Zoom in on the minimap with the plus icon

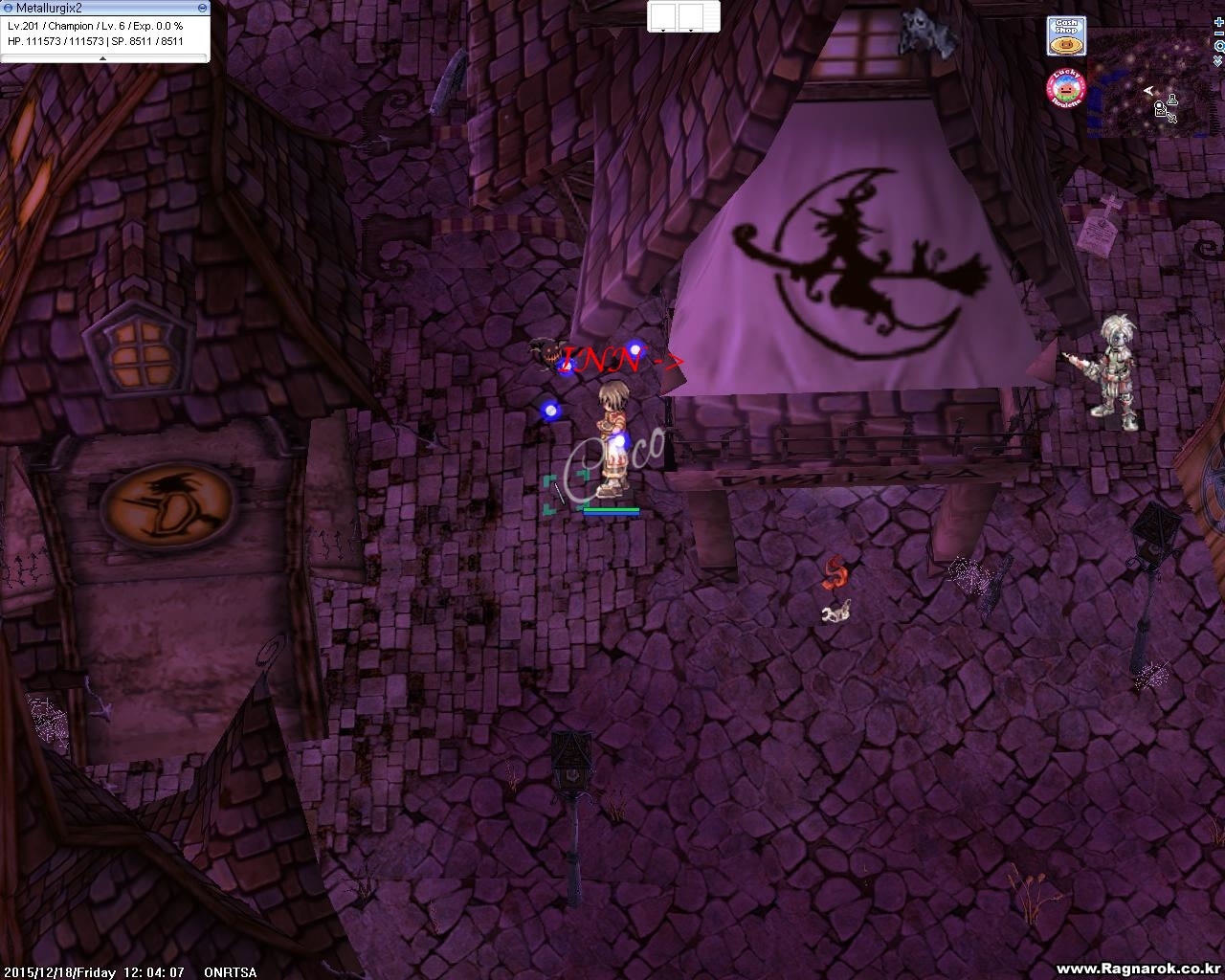pos(1217,22)
